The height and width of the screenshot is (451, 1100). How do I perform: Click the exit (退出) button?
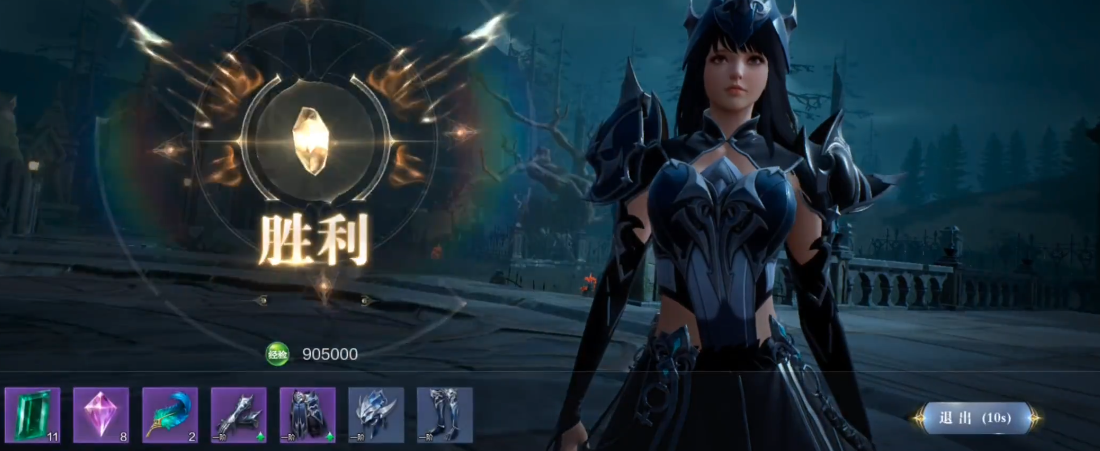[x=975, y=417]
